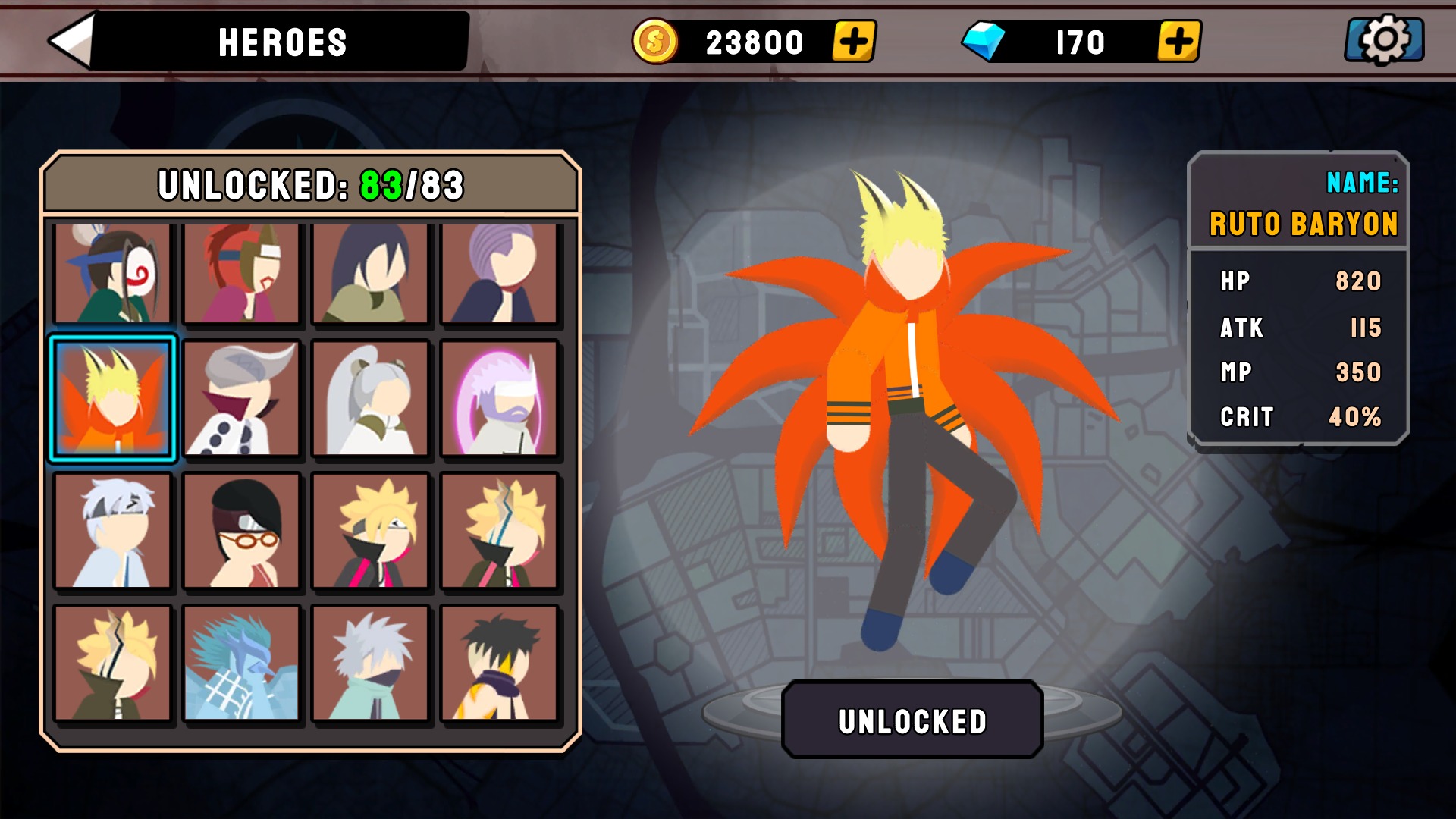Pick the bearded hero with pink aura
Image resolution: width=1456 pixels, height=819 pixels.
(500, 398)
